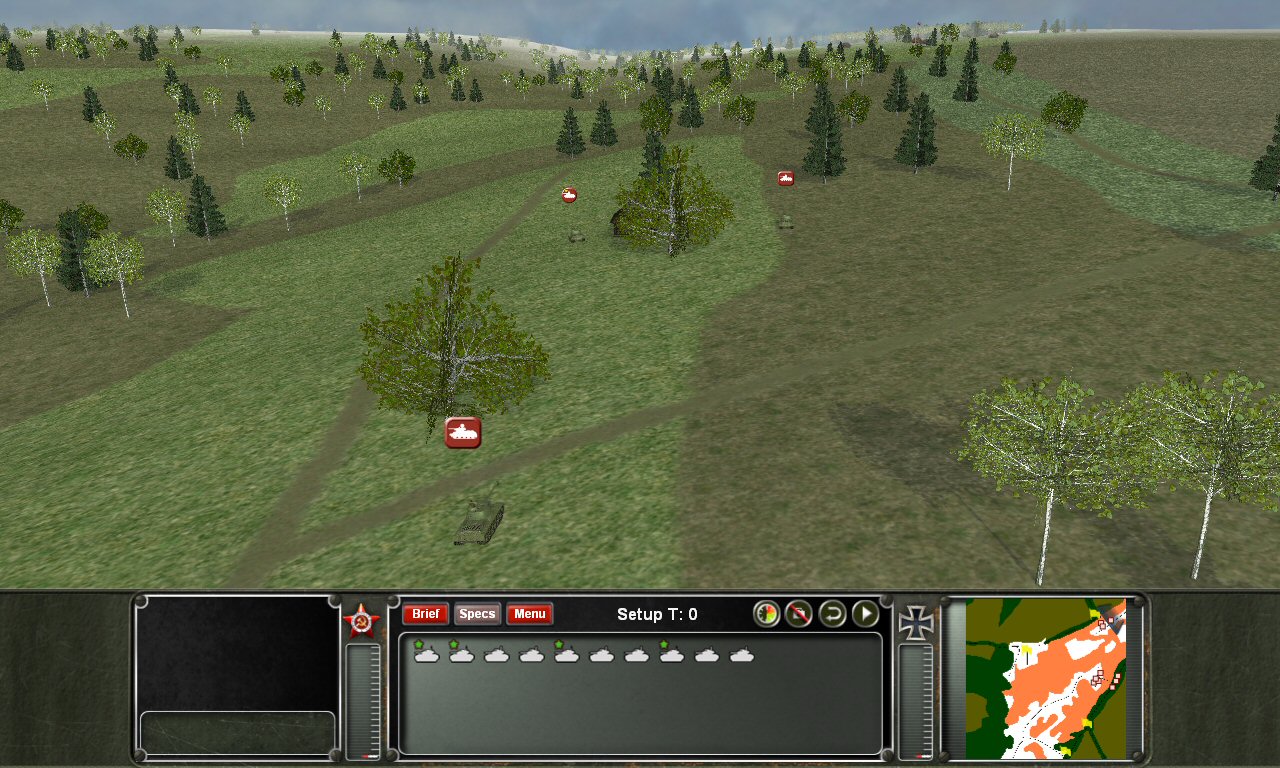Image resolution: width=1280 pixels, height=768 pixels.
Task: Select the curved undo arrow button
Action: 832,614
